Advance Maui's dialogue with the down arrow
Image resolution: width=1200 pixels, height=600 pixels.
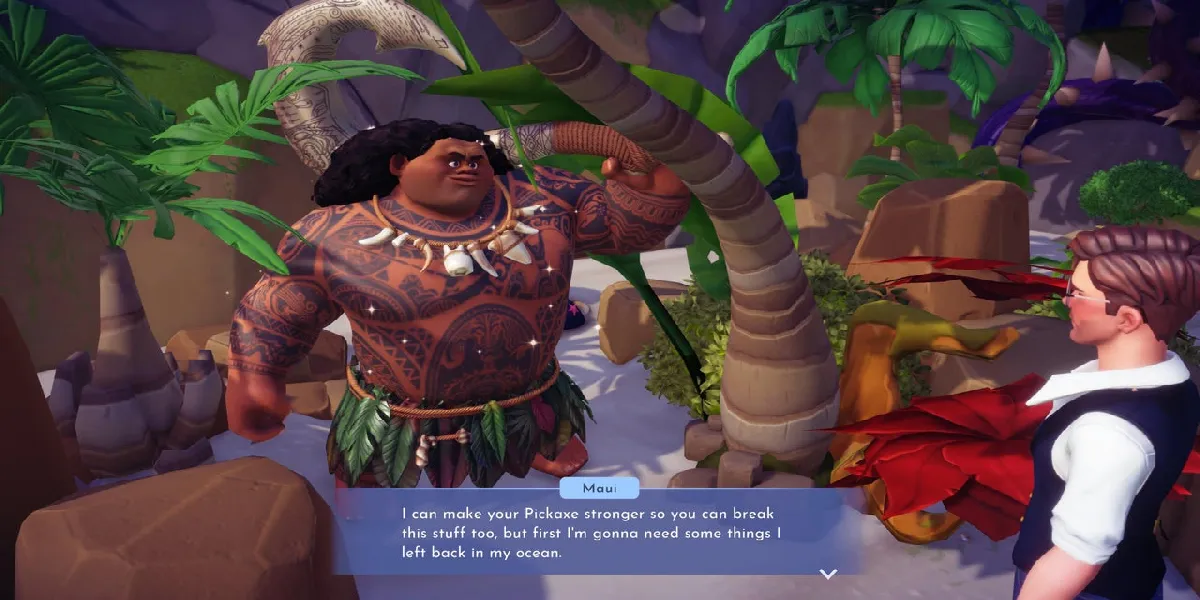[827, 574]
